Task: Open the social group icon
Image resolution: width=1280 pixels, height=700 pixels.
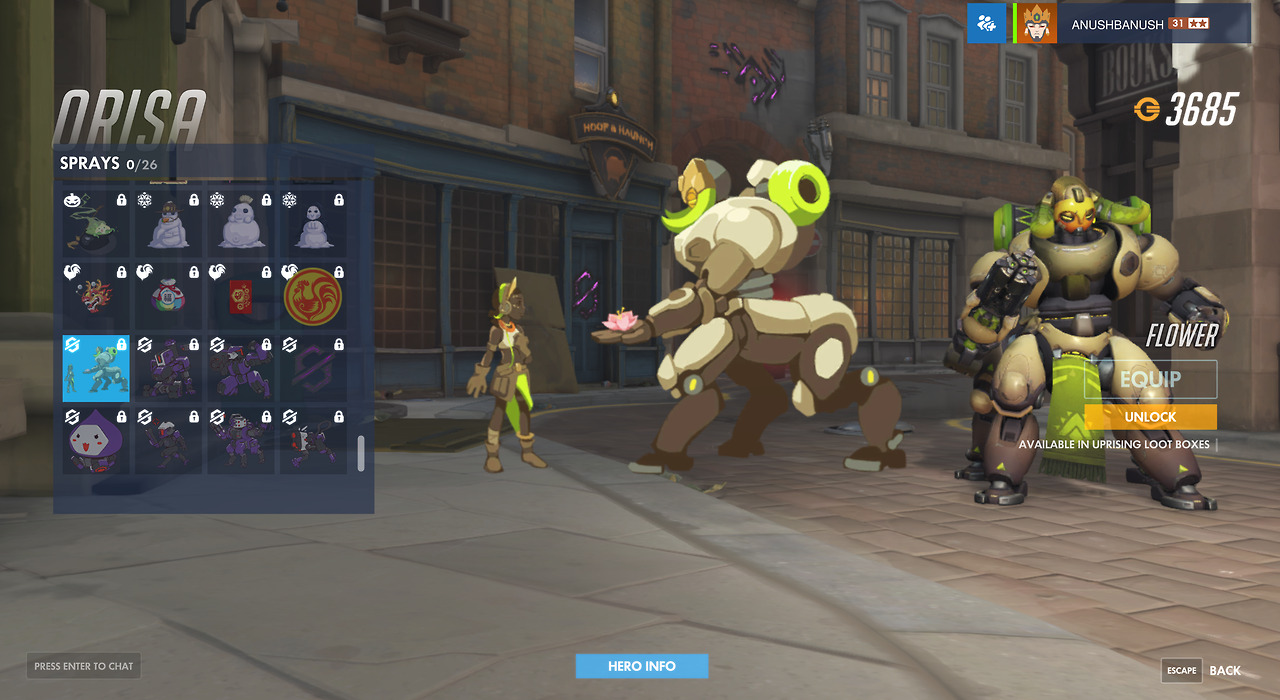Action: (986, 24)
